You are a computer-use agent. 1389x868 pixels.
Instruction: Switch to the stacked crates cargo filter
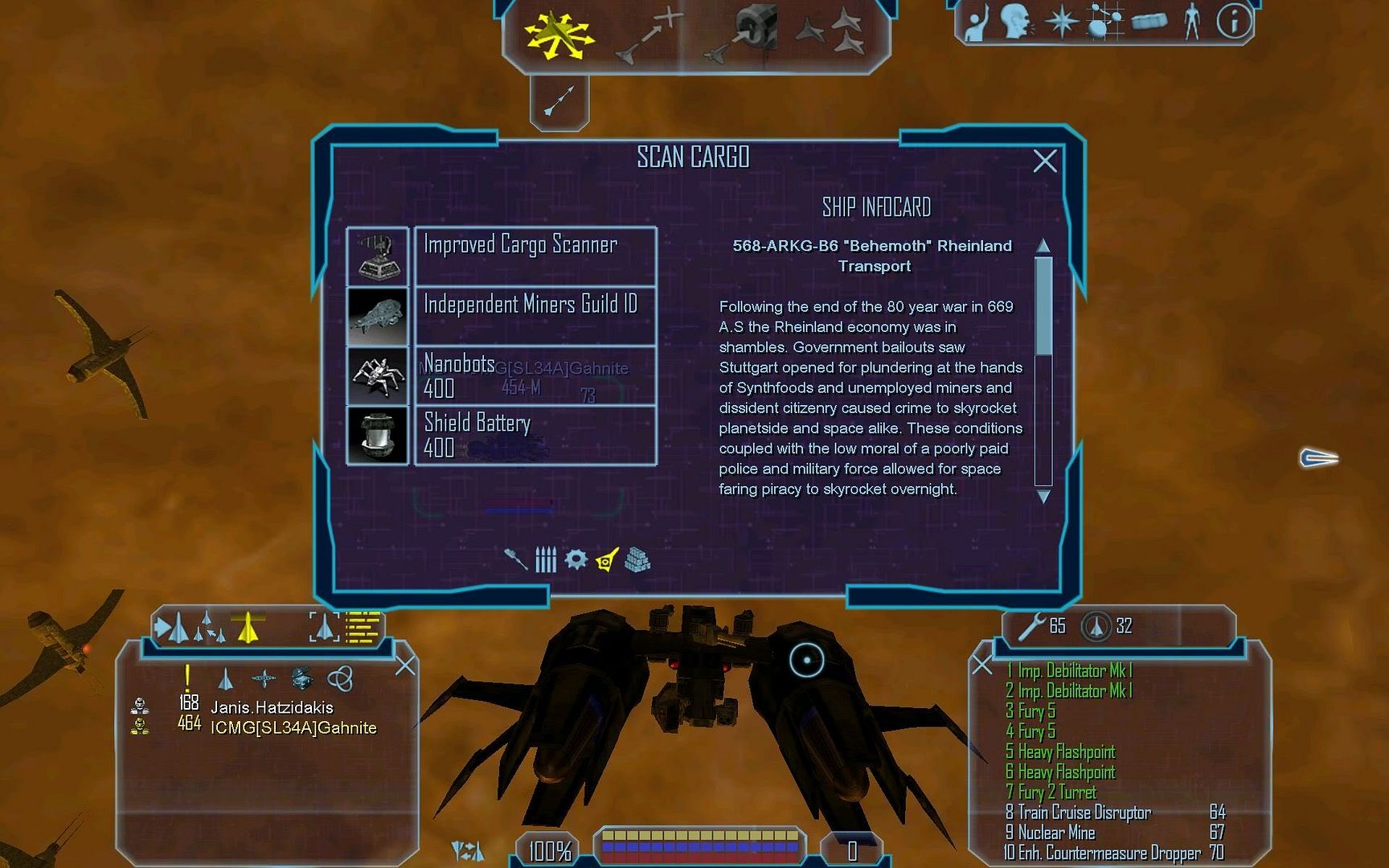coord(637,559)
